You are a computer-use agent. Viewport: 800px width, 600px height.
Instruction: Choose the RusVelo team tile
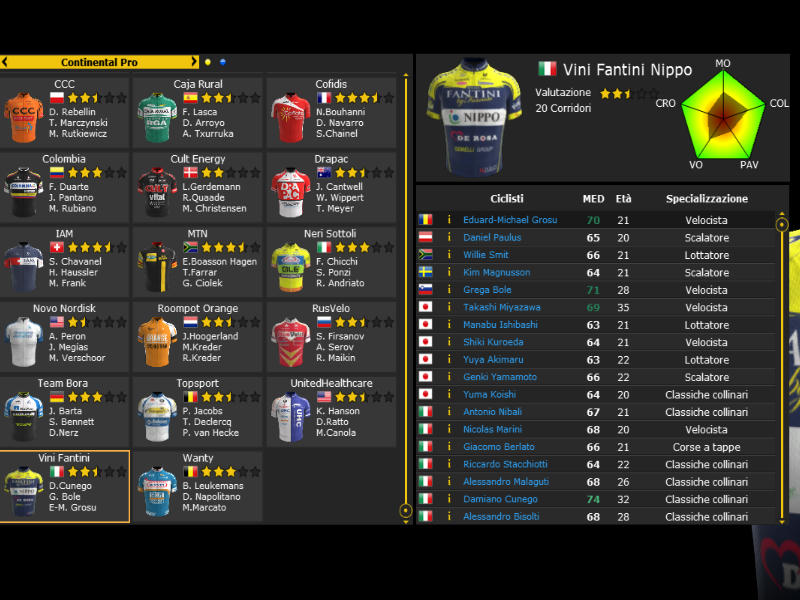coord(331,337)
